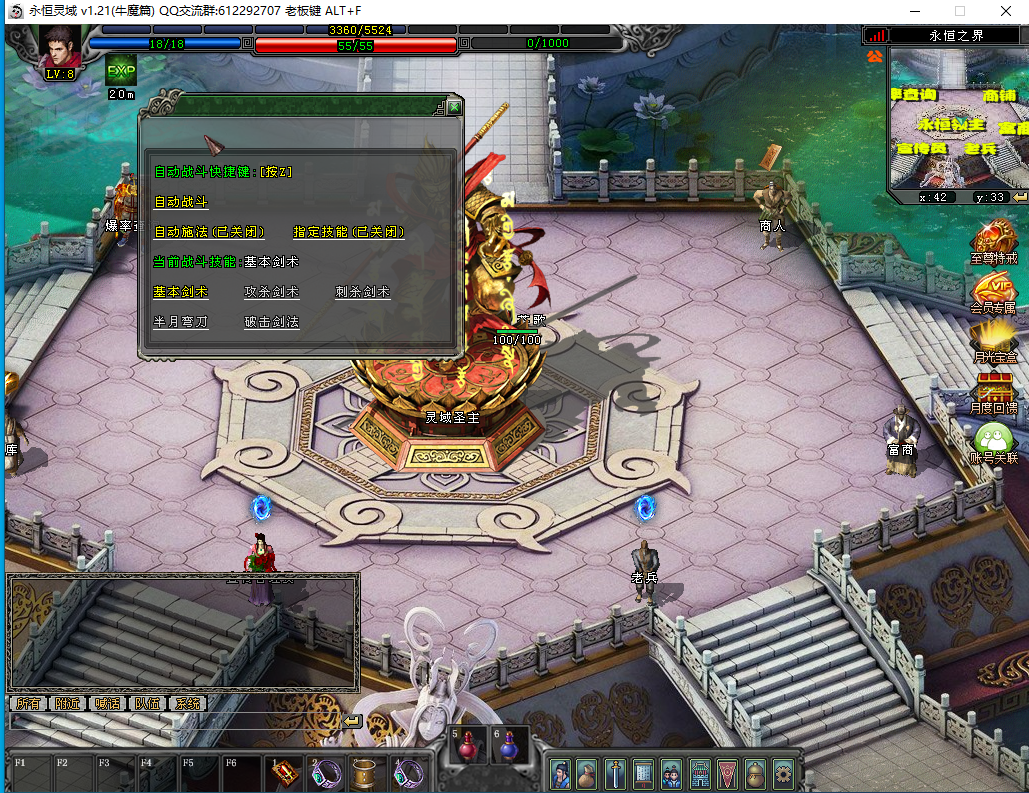The height and width of the screenshot is (793, 1029).
Task: Toggle 自动施法 auto casting
Action: tap(209, 232)
